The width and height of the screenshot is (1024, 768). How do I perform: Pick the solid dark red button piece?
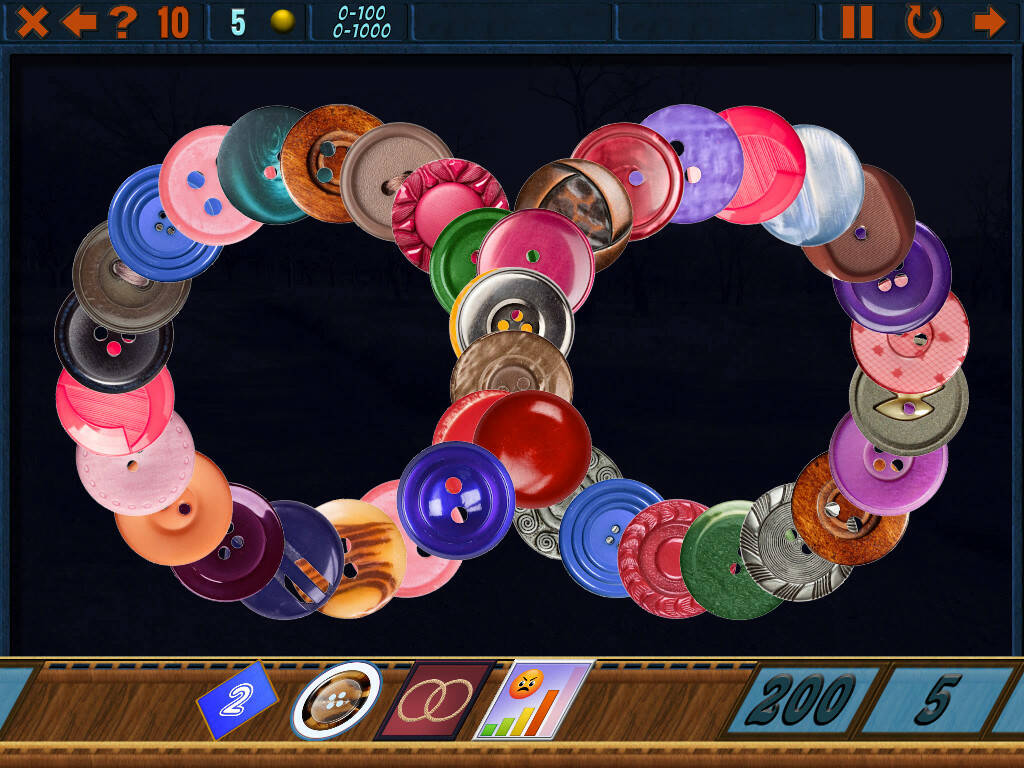point(533,447)
